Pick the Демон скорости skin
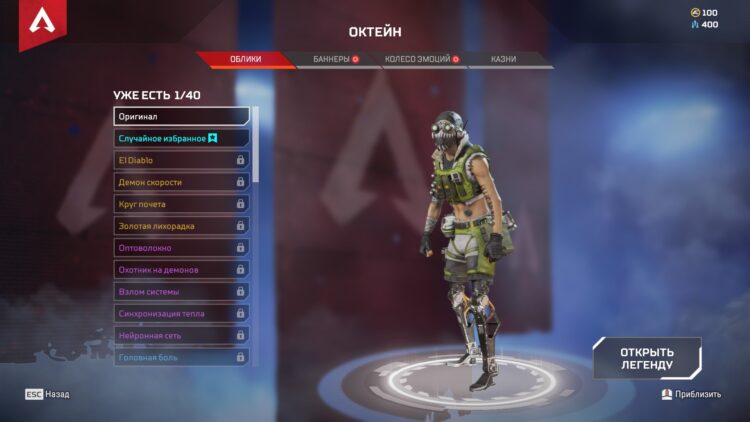The width and height of the screenshot is (750, 422). pyautogui.click(x=181, y=182)
